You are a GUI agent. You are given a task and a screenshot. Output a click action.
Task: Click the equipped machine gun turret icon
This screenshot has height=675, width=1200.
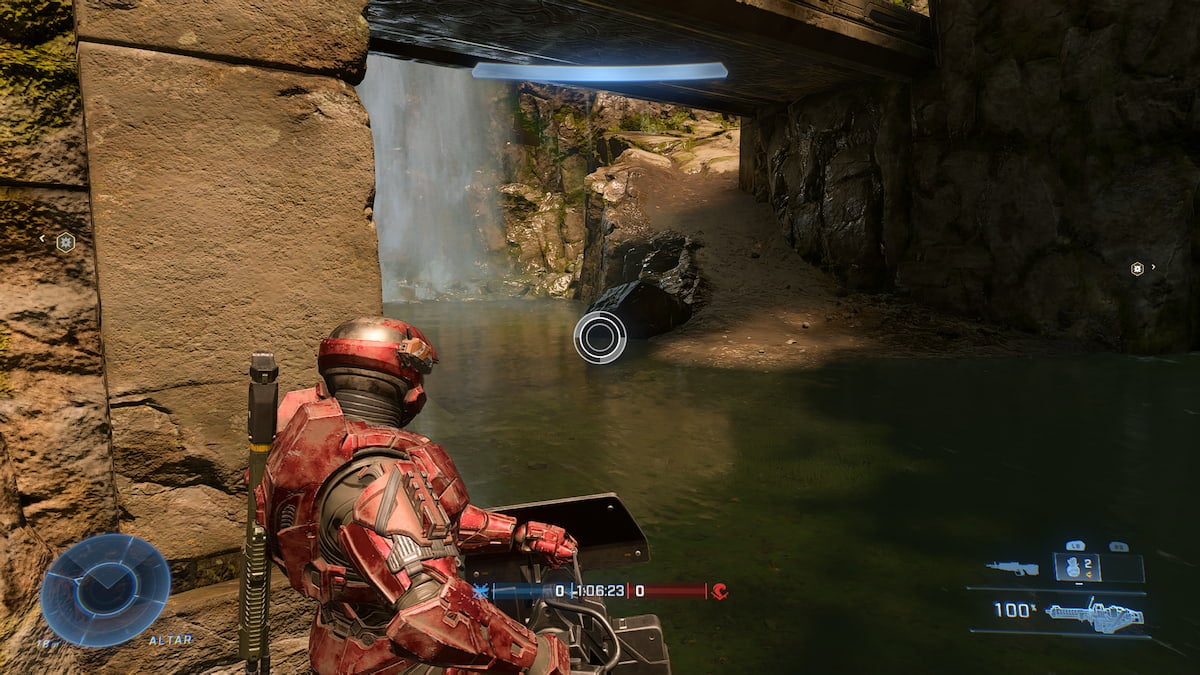(x=1093, y=614)
